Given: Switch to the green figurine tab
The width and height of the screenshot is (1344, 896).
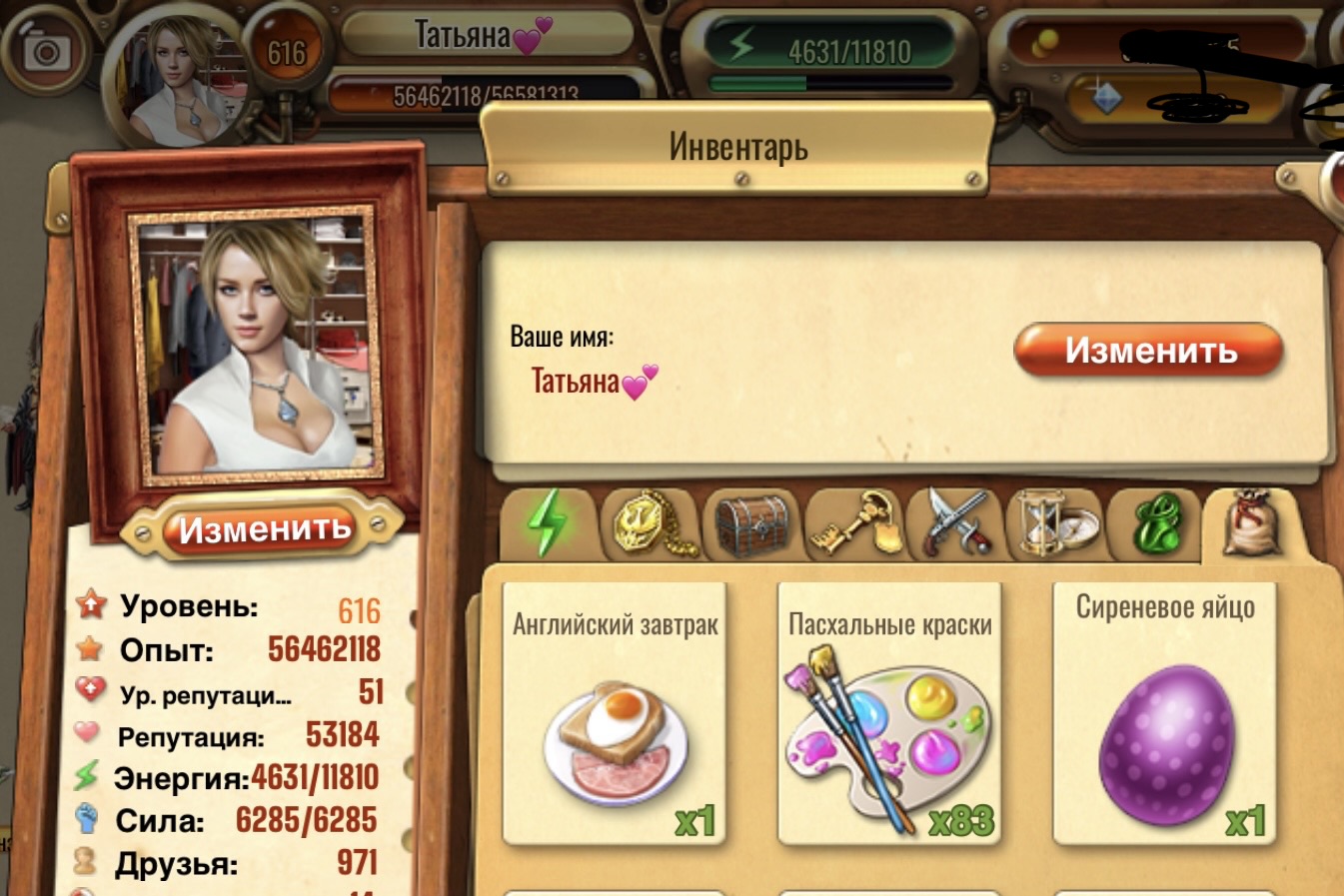Looking at the screenshot, I should 1157,523.
